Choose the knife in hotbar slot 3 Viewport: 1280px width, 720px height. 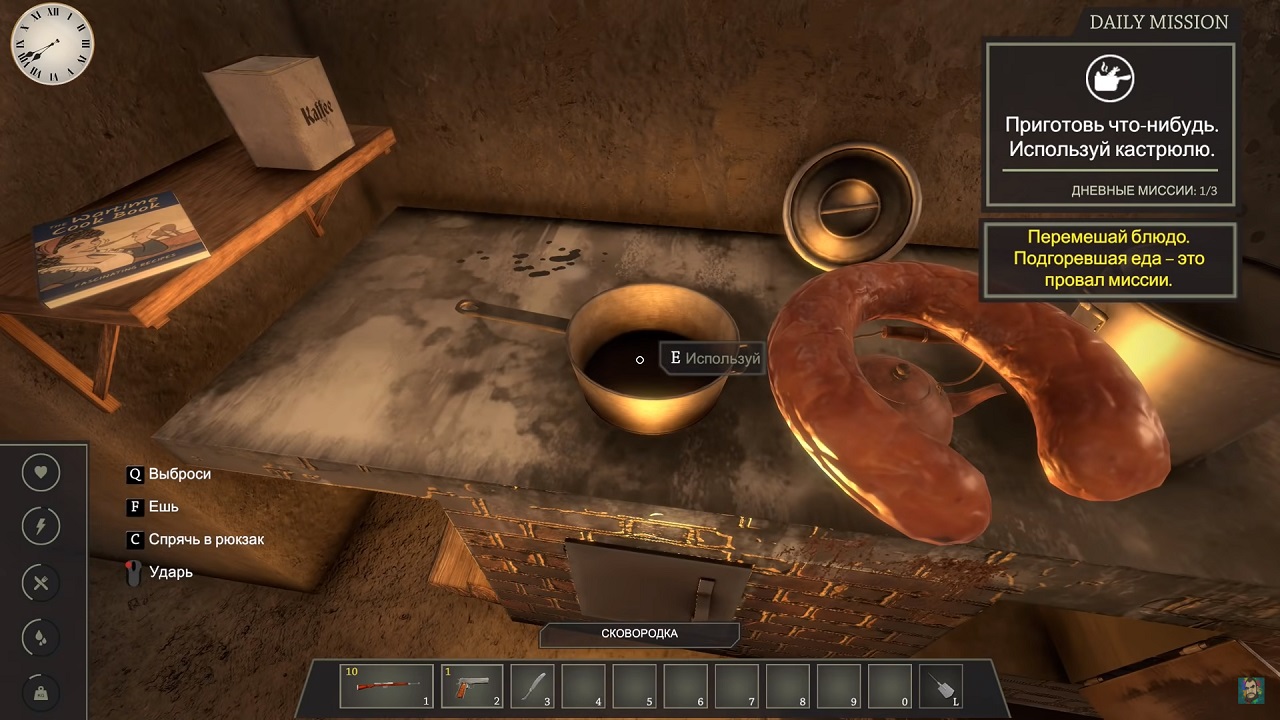pos(532,686)
